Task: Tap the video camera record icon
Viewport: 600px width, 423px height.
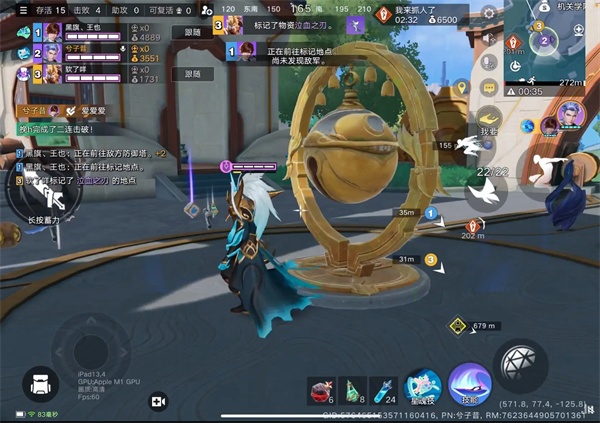Action: click(157, 400)
